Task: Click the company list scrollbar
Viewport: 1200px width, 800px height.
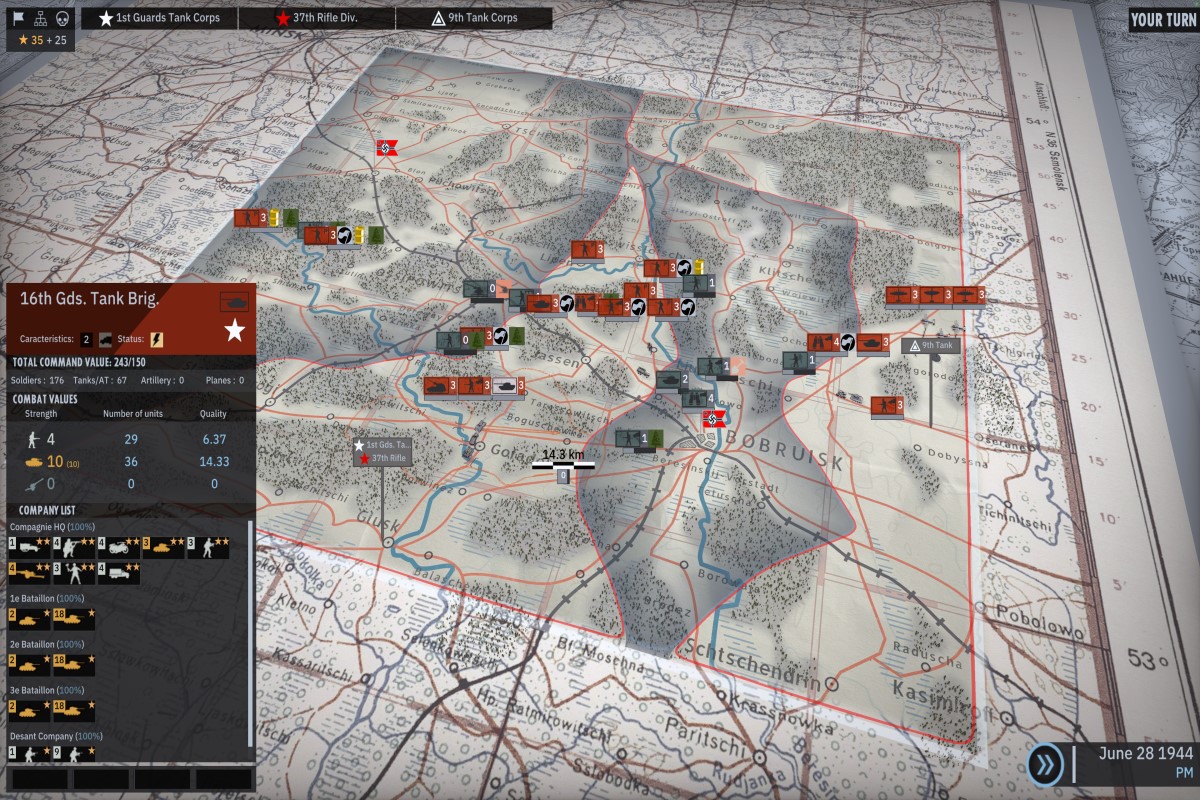Action: 250,630
